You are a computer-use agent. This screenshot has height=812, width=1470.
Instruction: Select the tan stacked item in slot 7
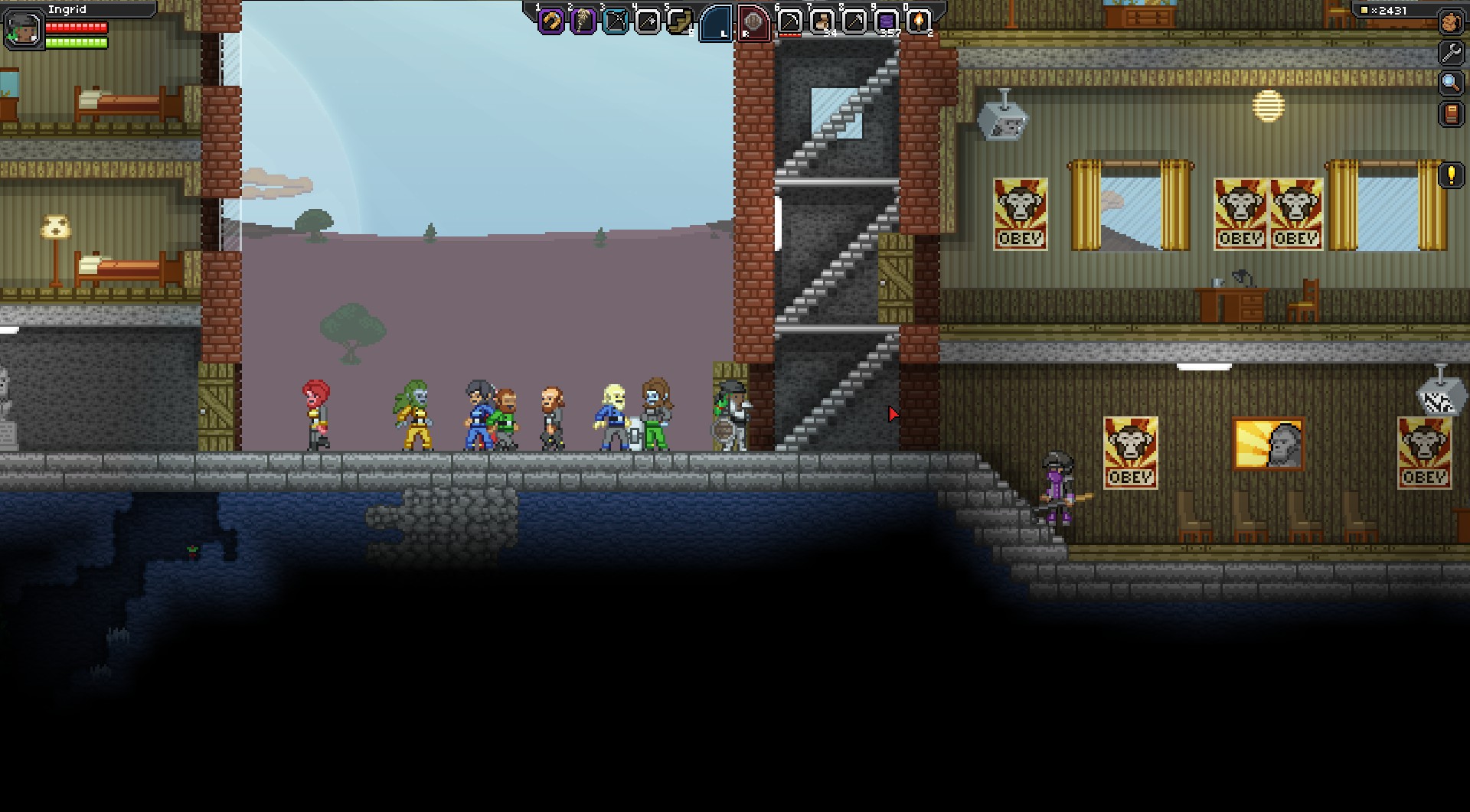pyautogui.click(x=822, y=22)
